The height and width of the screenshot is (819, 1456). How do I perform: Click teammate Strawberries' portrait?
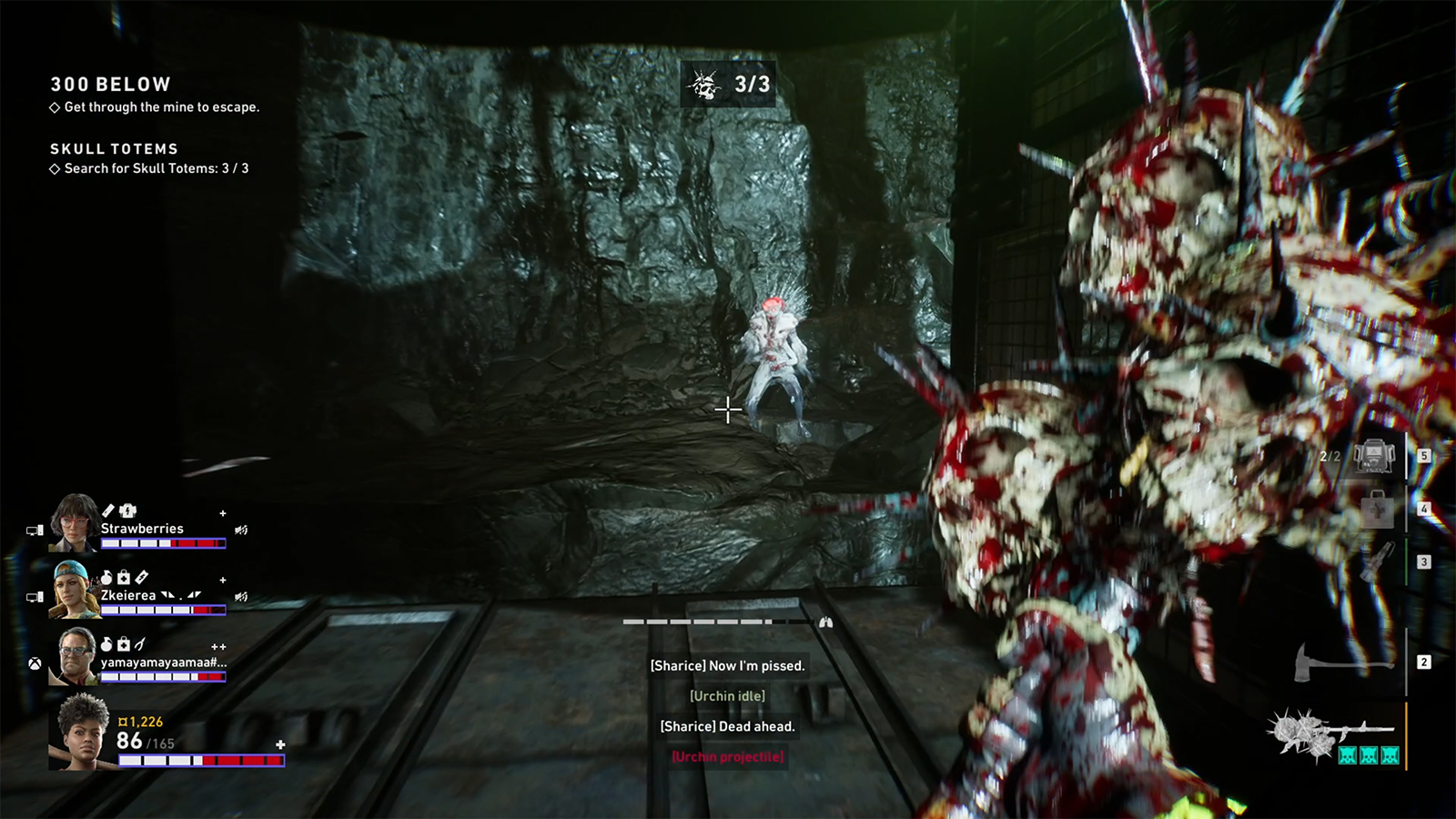click(x=75, y=523)
